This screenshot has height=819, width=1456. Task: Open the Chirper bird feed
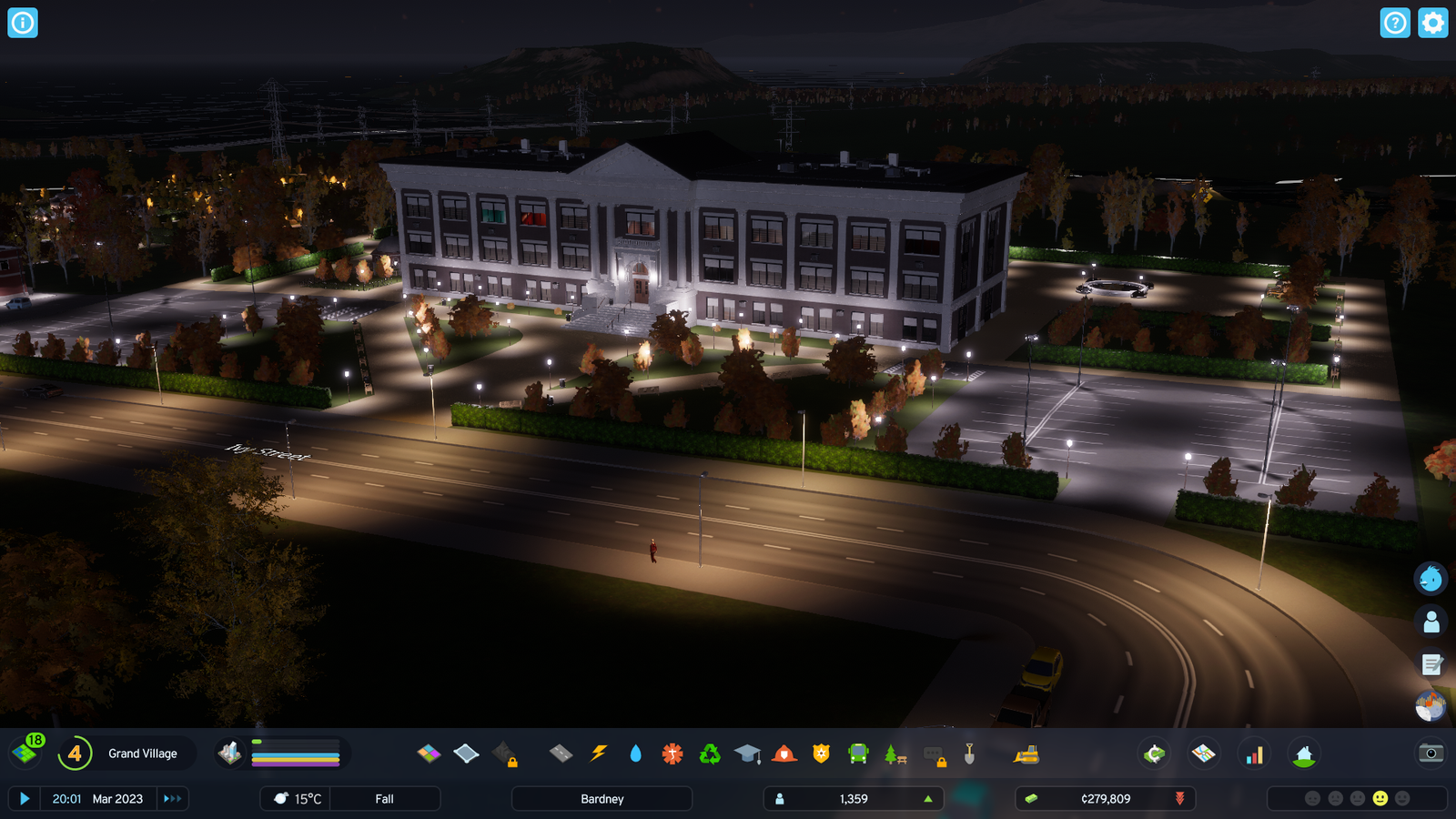(x=1431, y=578)
